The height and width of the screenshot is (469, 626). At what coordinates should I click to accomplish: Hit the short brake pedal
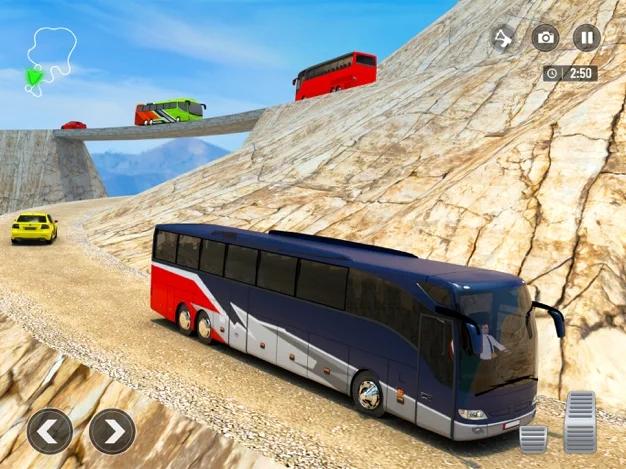533,437
